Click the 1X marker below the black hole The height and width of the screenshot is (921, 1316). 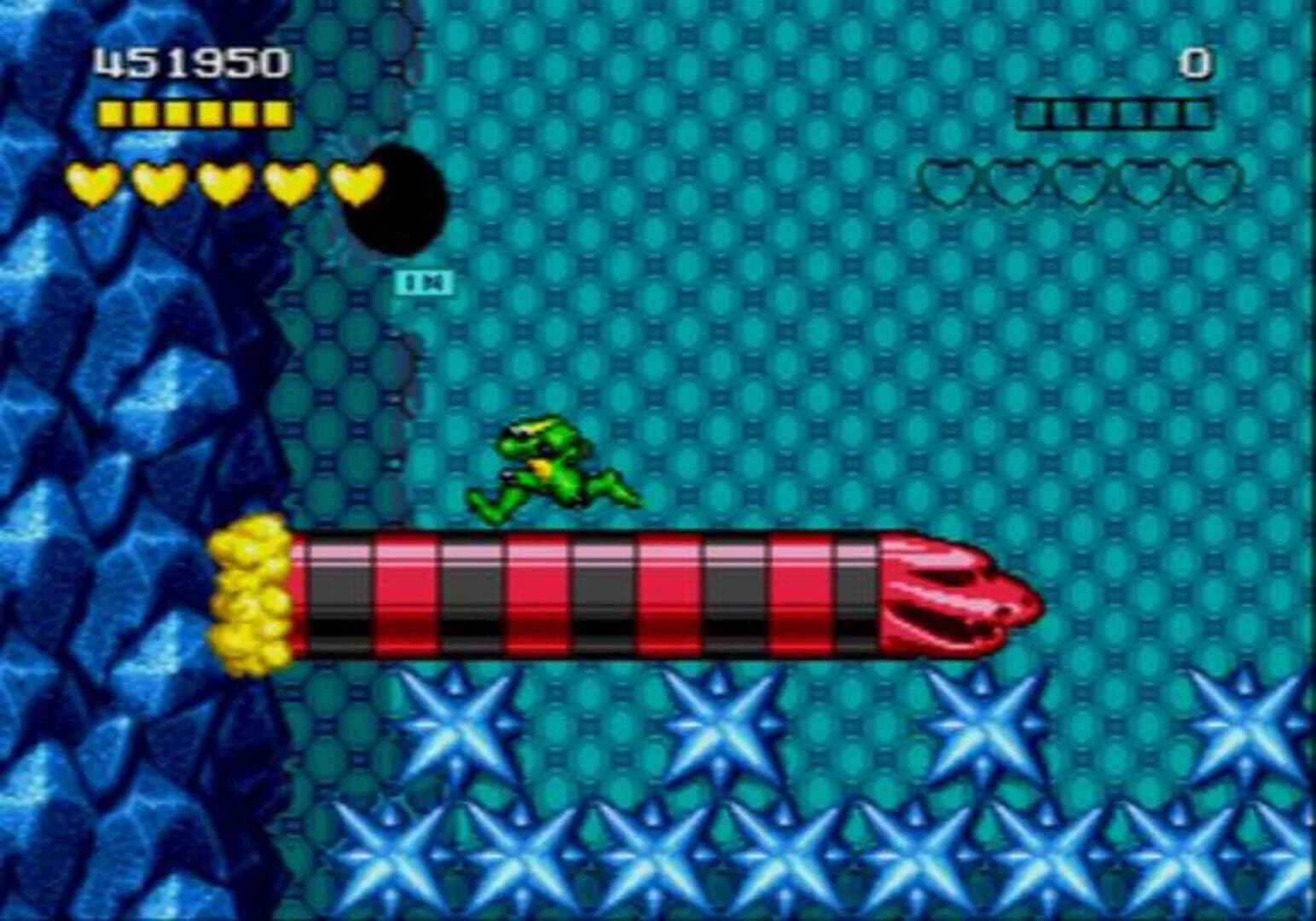426,281
